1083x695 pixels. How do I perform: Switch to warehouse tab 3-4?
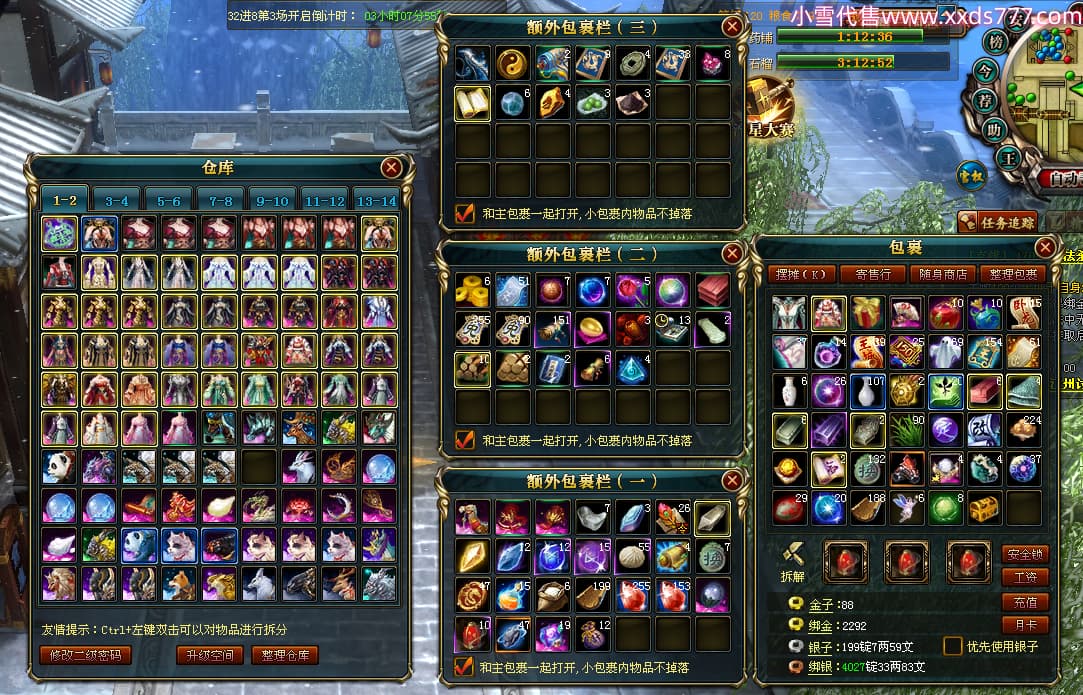click(116, 200)
